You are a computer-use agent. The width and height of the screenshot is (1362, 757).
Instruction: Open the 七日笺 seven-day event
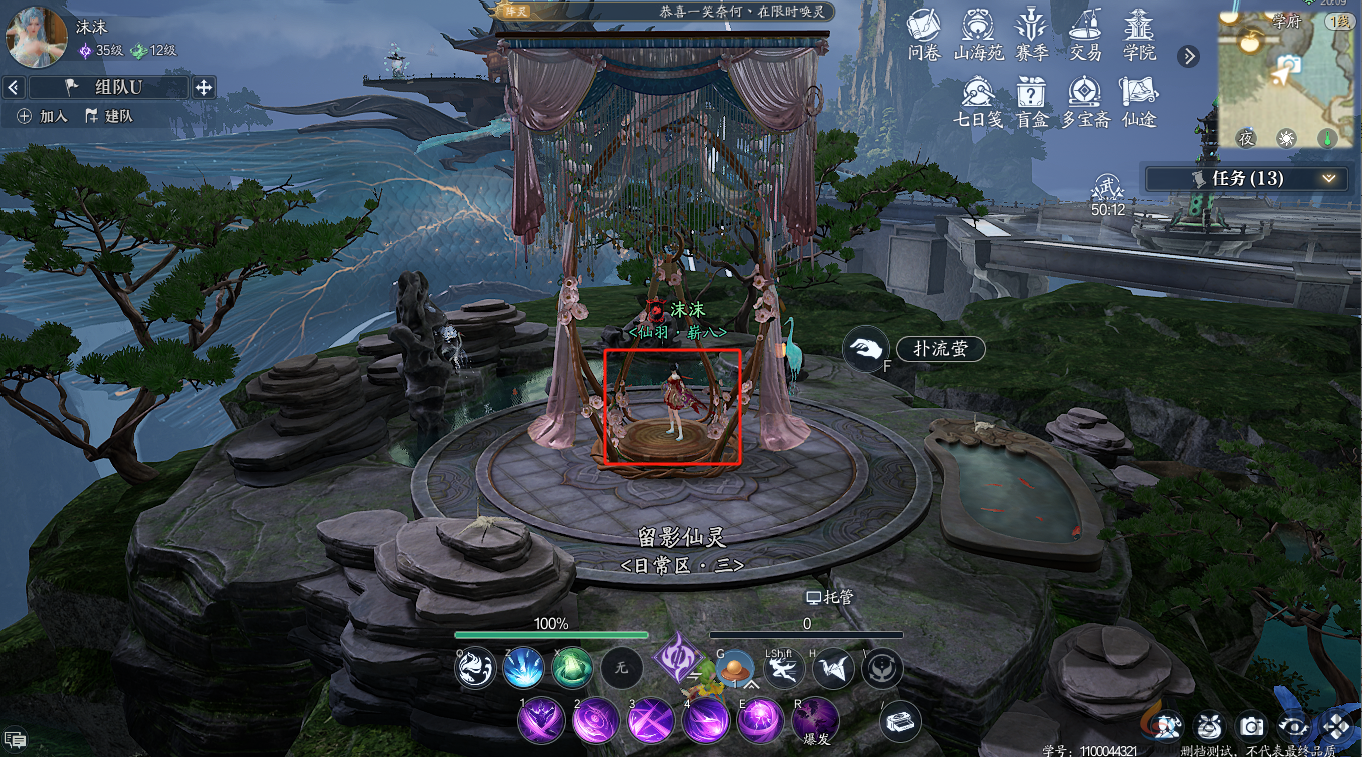click(x=977, y=100)
